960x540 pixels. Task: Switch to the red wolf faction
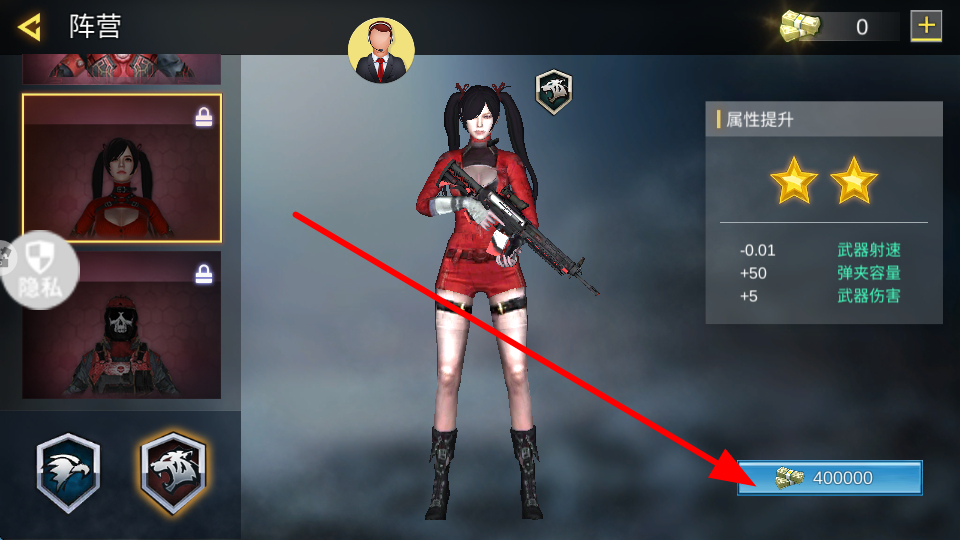point(172,473)
